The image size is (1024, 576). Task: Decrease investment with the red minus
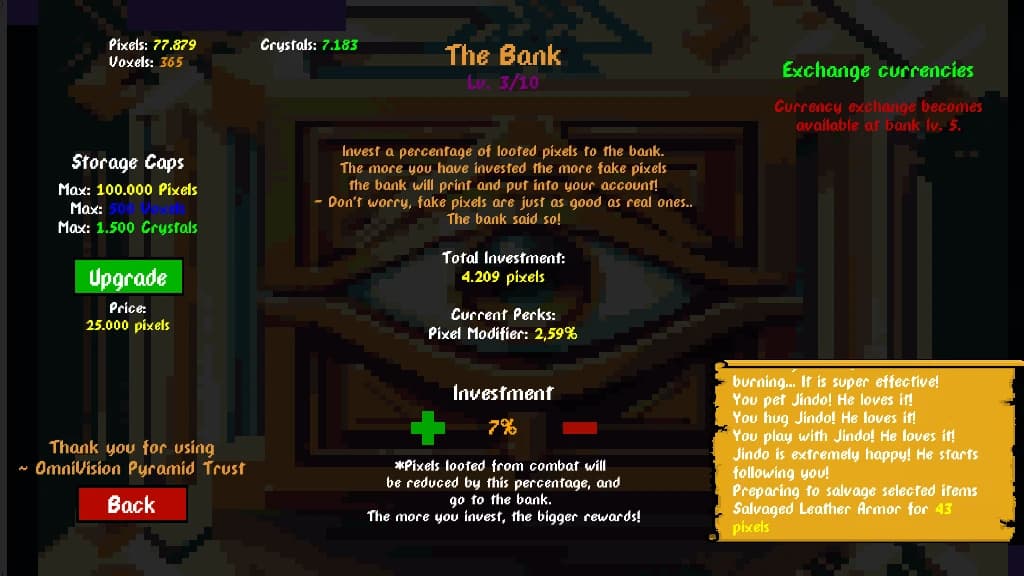pos(579,428)
